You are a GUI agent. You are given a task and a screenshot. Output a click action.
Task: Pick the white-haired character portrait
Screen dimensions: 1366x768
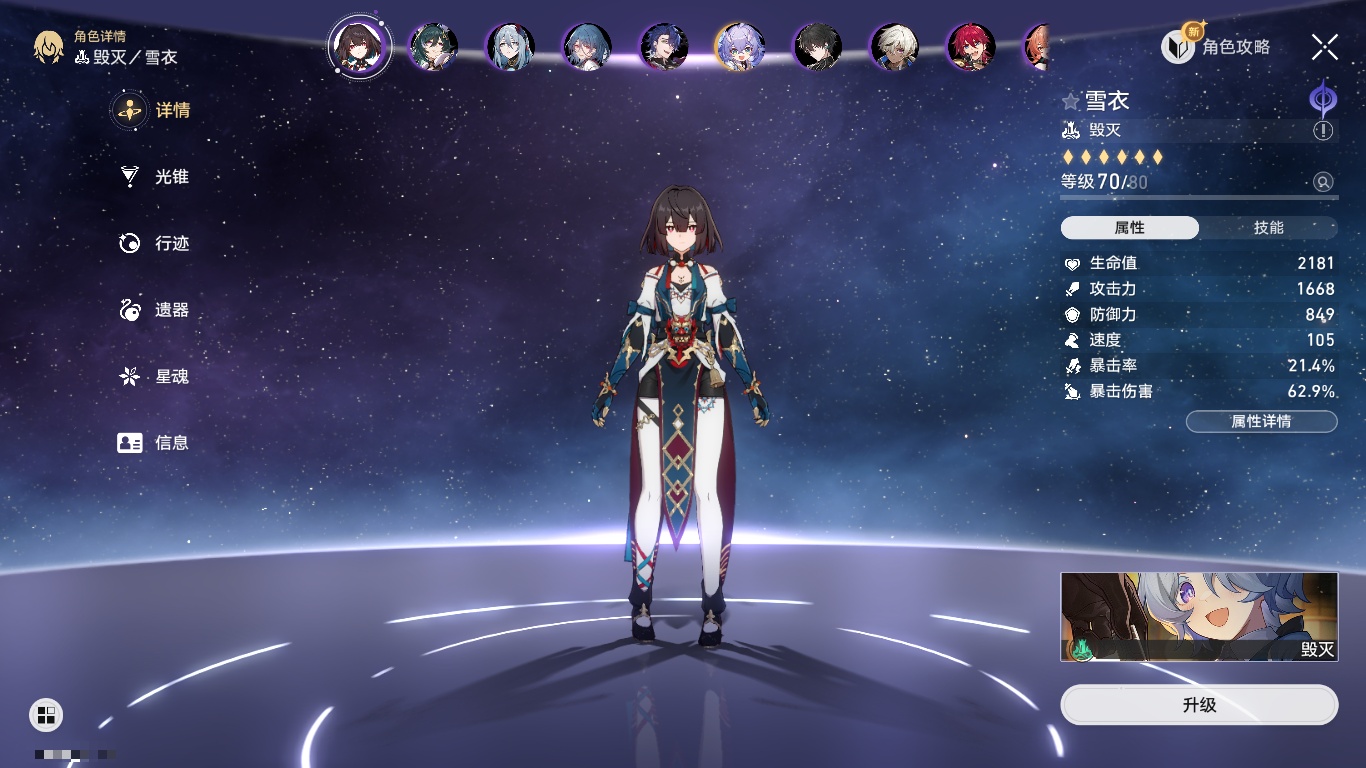click(x=894, y=46)
